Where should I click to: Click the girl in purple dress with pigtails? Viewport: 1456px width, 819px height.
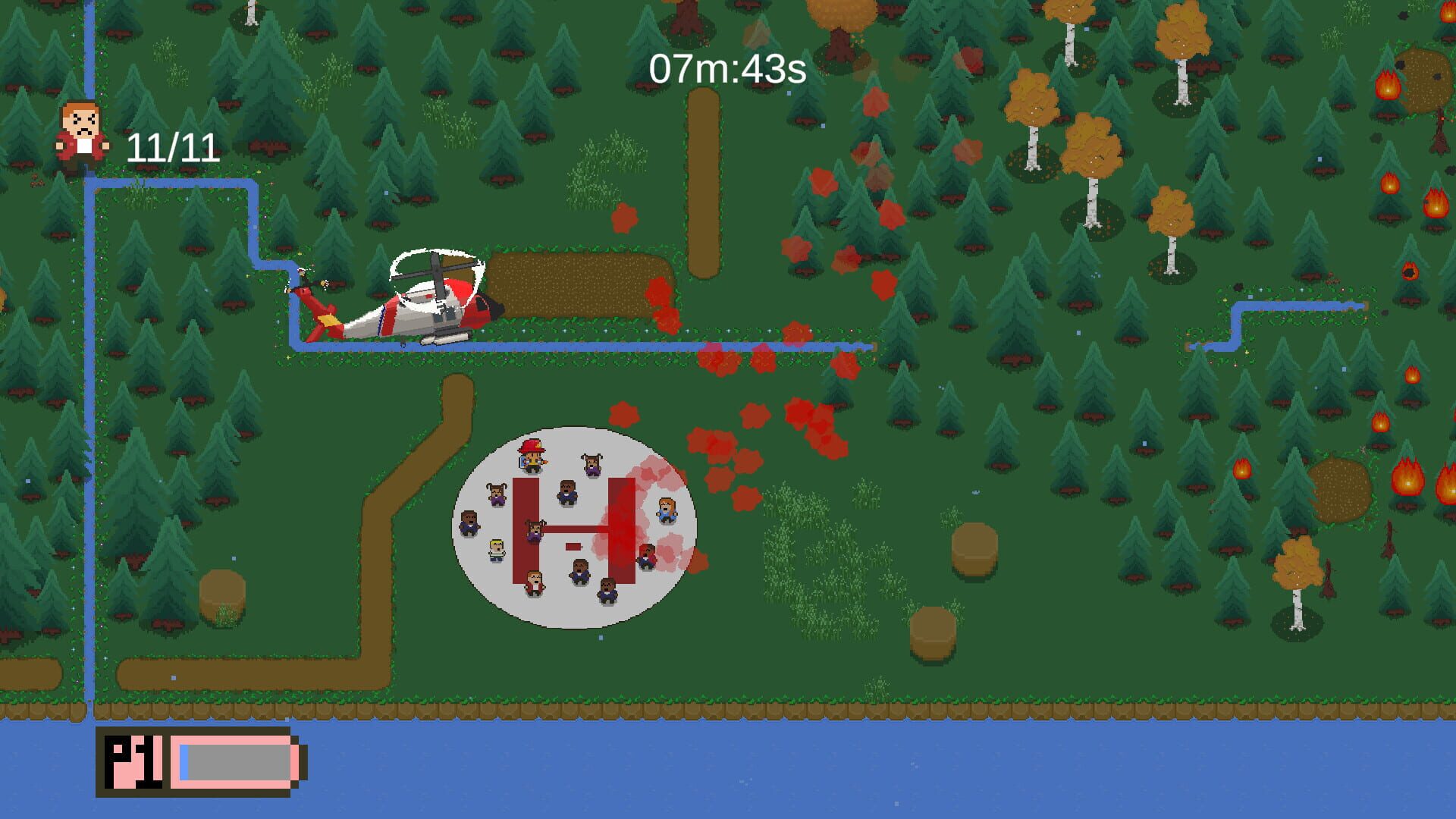(x=495, y=493)
